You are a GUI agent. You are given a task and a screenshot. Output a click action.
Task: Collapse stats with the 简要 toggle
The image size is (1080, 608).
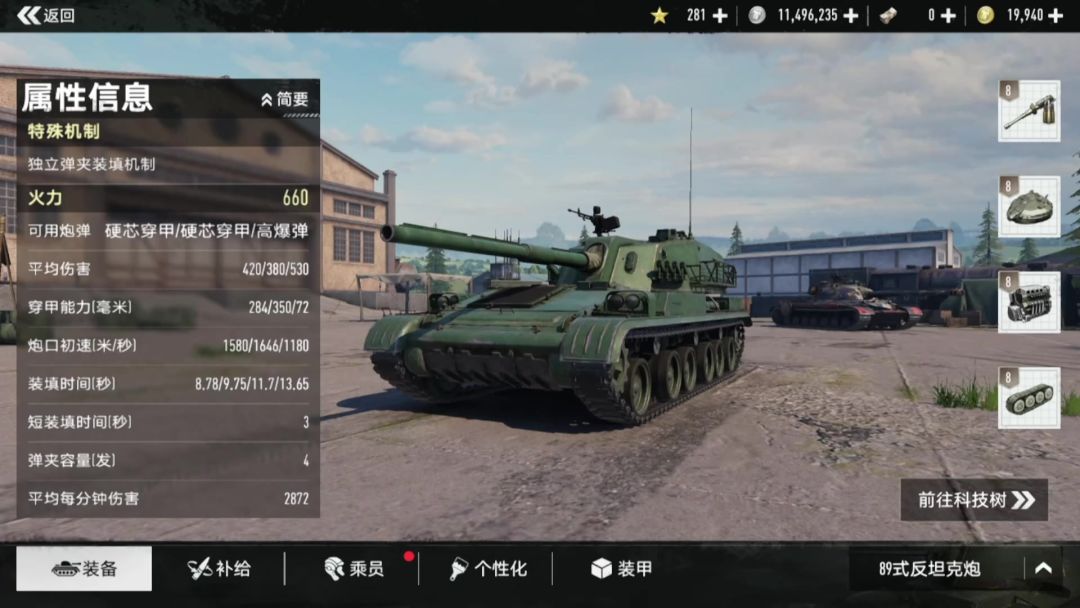click(x=285, y=100)
